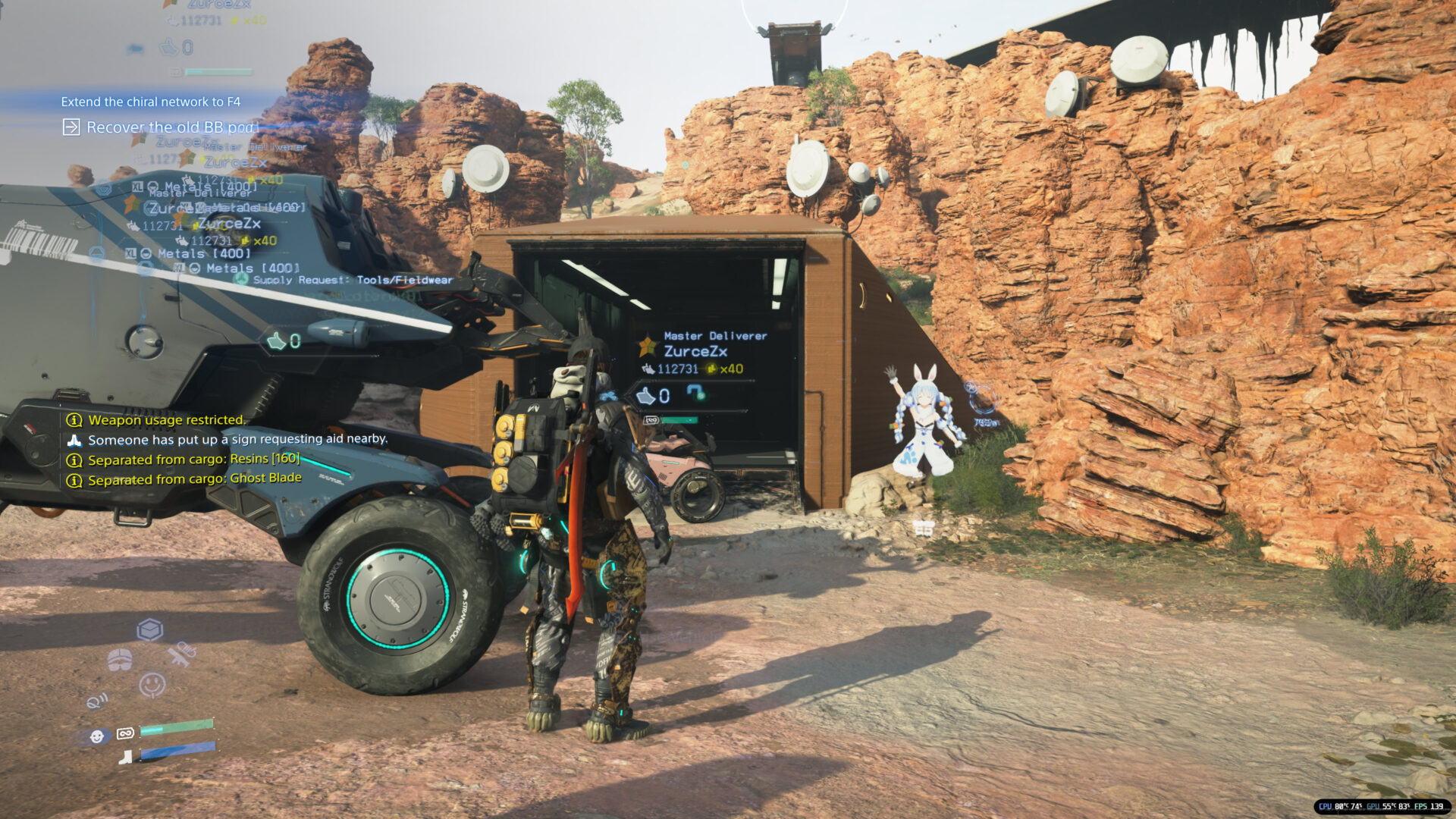Choose the rifle weapon icon

(x=181, y=654)
